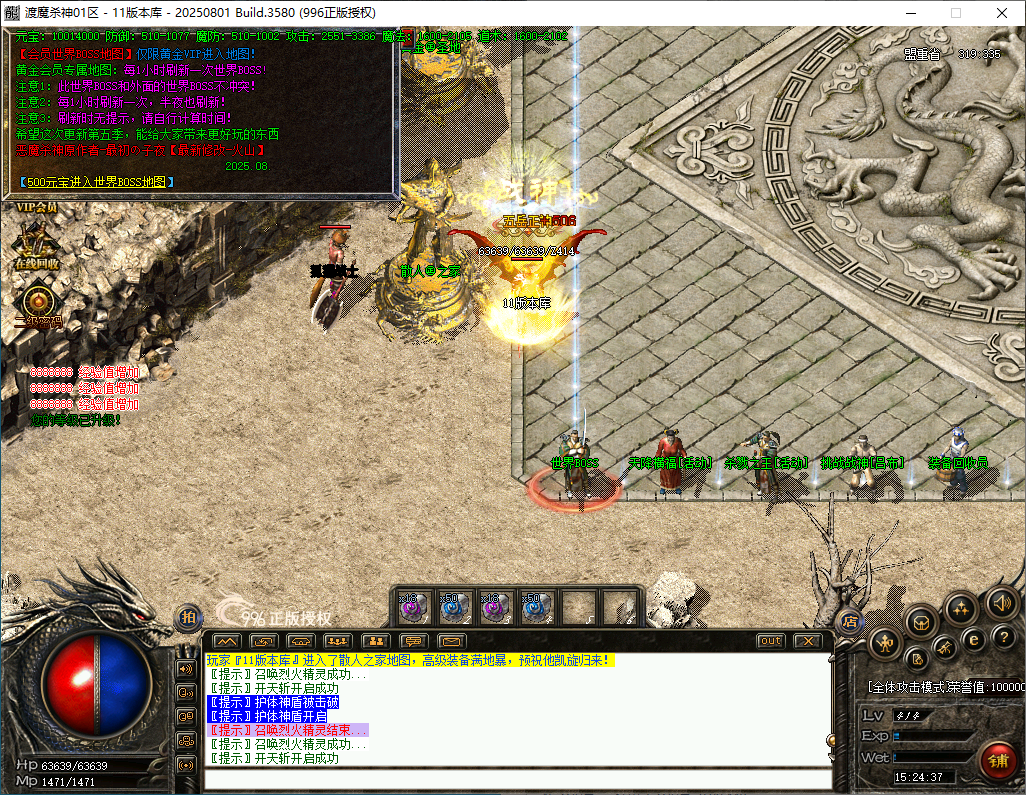Click the 'out' button above the chat
1026x795 pixels.
[770, 641]
